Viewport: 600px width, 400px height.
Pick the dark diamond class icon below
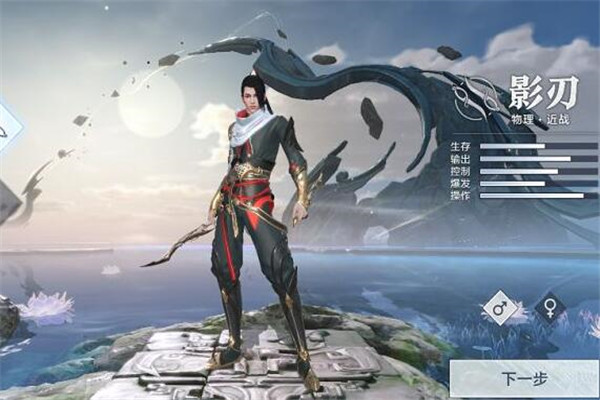click(5, 200)
